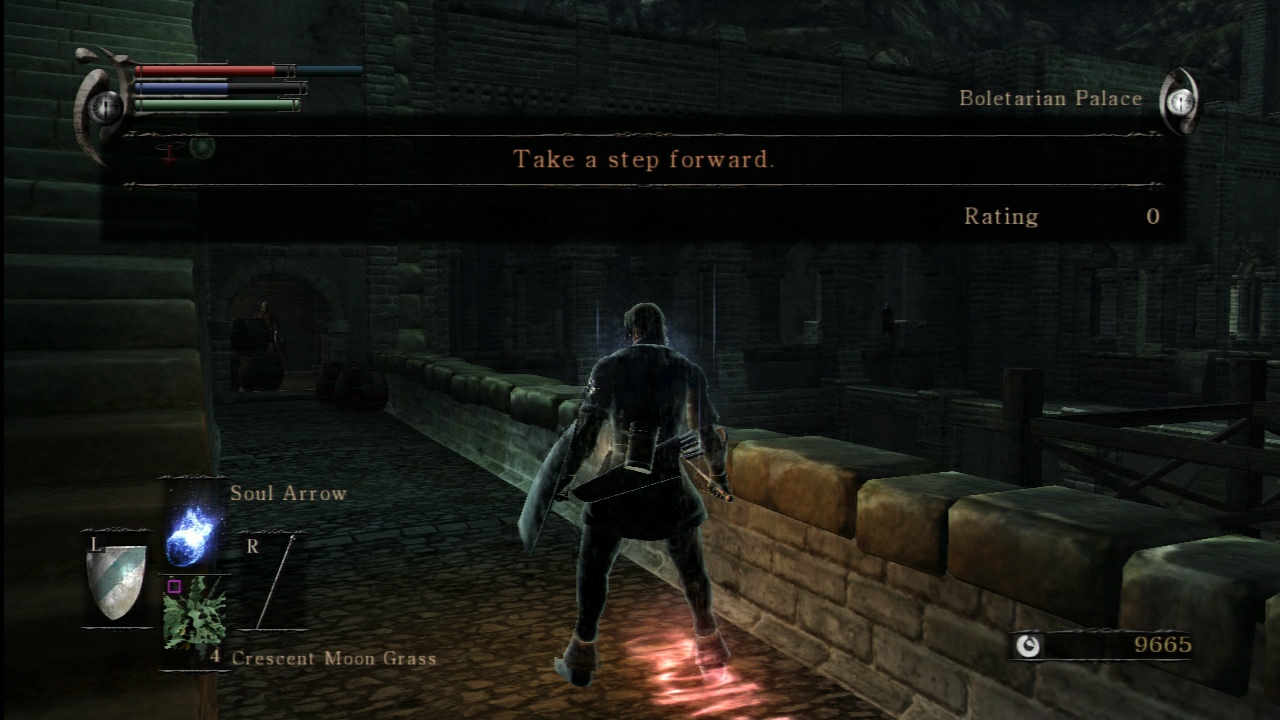
Task: Toggle the message rating display
Action: (x=1003, y=216)
